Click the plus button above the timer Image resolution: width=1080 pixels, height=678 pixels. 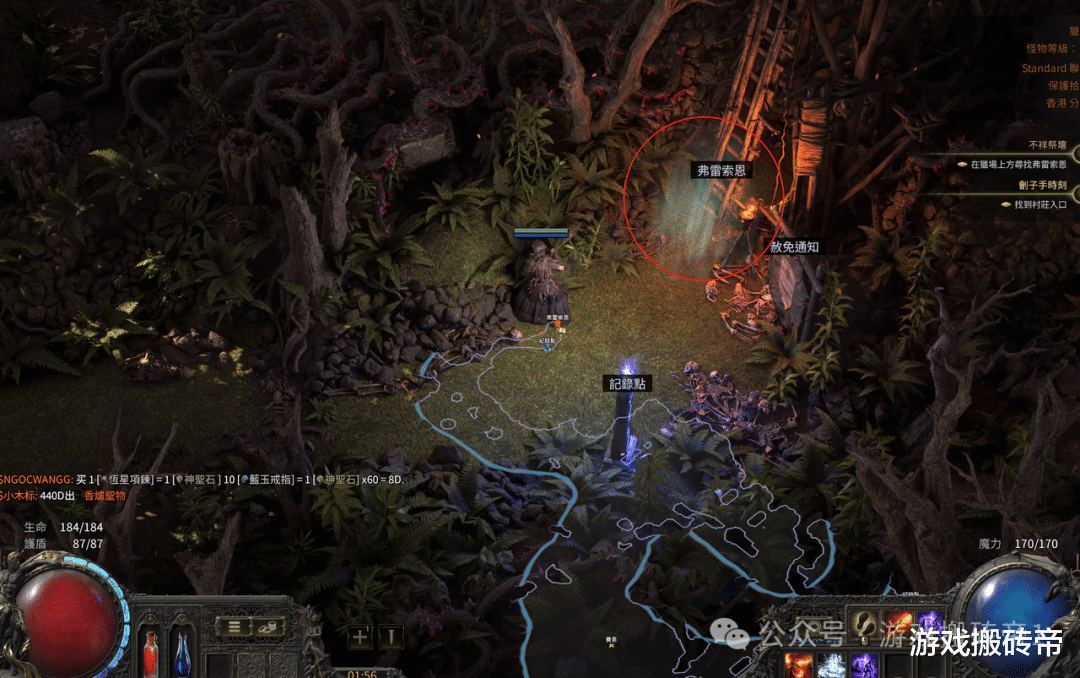click(360, 635)
